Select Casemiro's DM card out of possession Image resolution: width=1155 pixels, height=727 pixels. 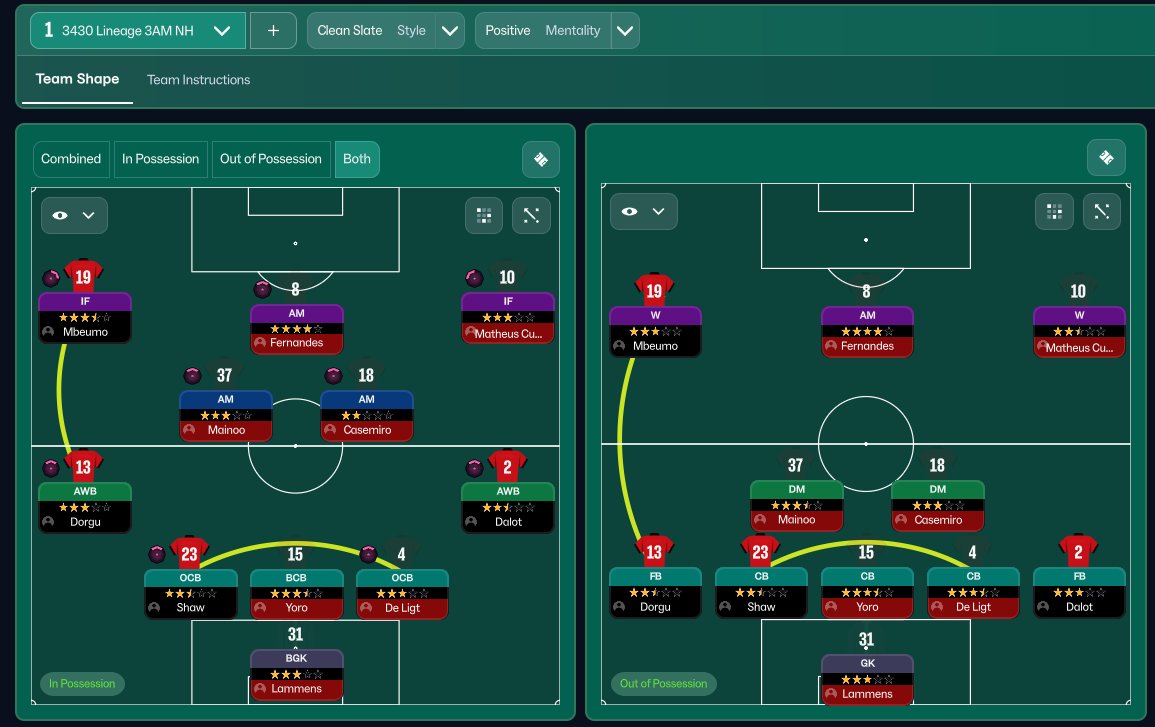(937, 505)
